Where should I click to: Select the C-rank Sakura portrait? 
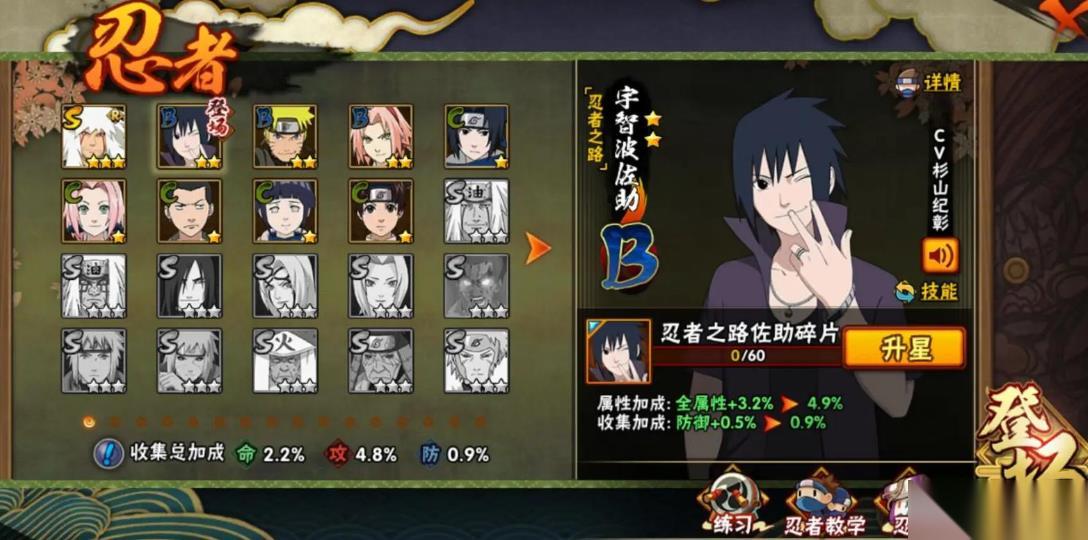pyautogui.click(x=94, y=211)
